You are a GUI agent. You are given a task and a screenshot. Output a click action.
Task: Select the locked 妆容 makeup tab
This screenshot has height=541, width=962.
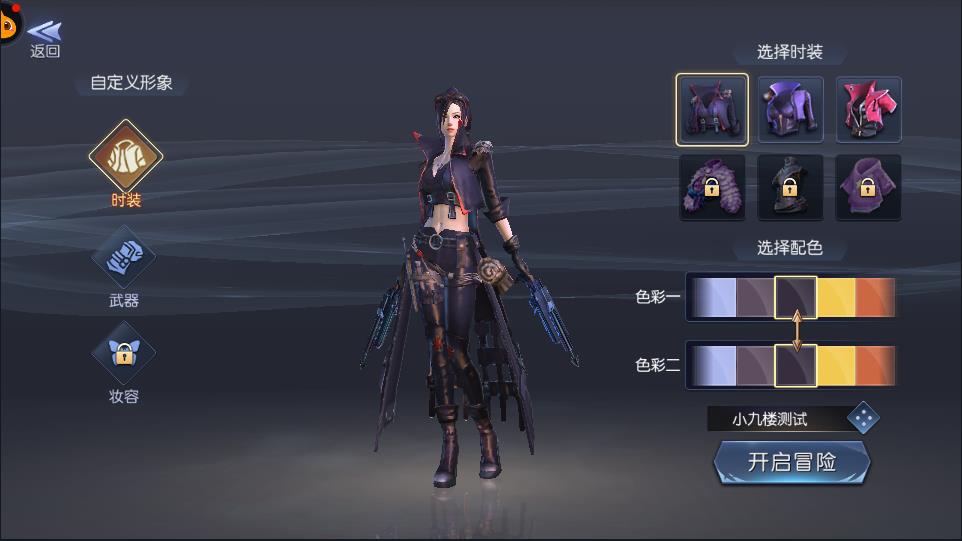click(124, 354)
